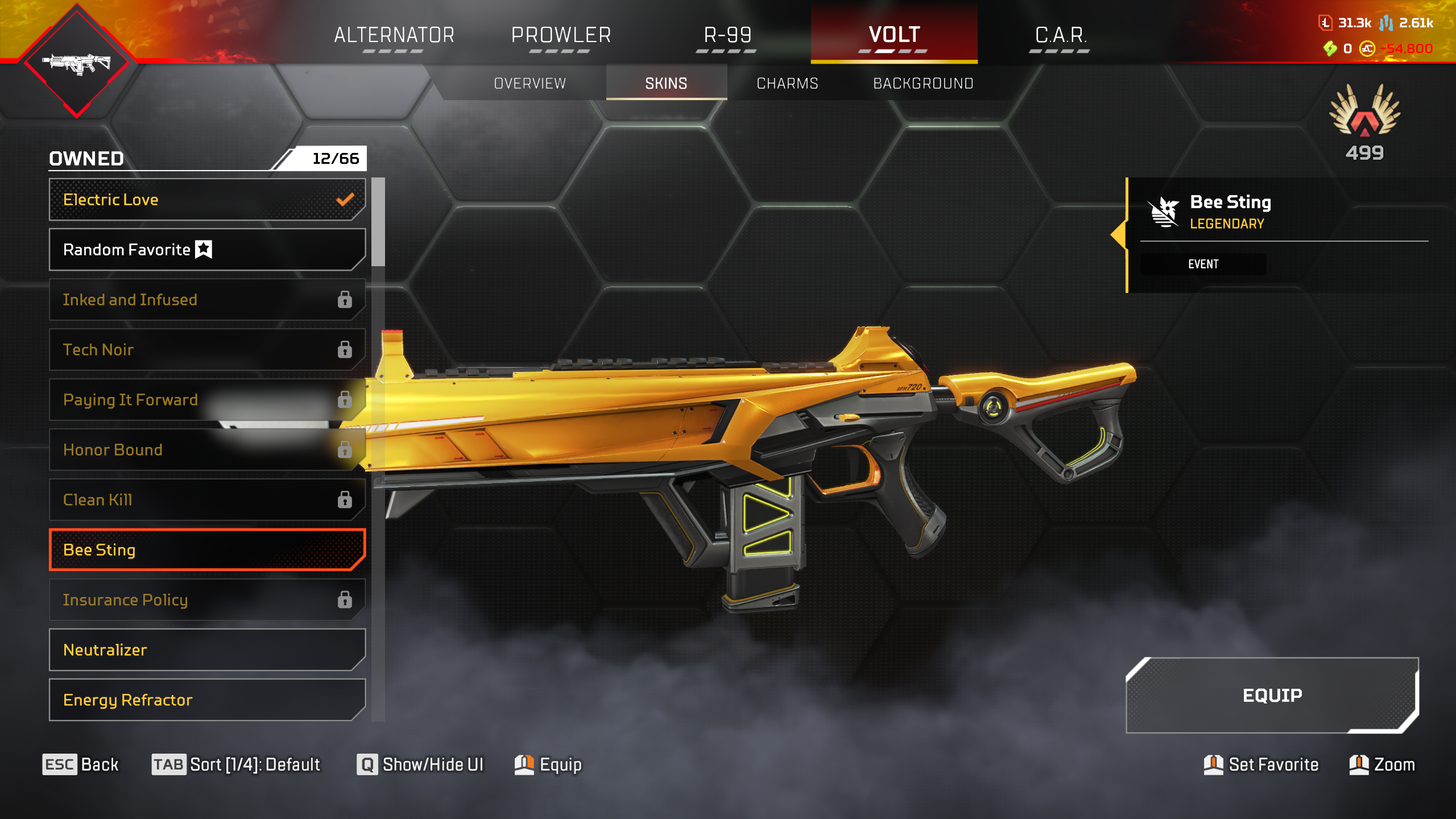Click the skin list scrollbar
The height and width of the screenshot is (819, 1456).
pos(378,222)
